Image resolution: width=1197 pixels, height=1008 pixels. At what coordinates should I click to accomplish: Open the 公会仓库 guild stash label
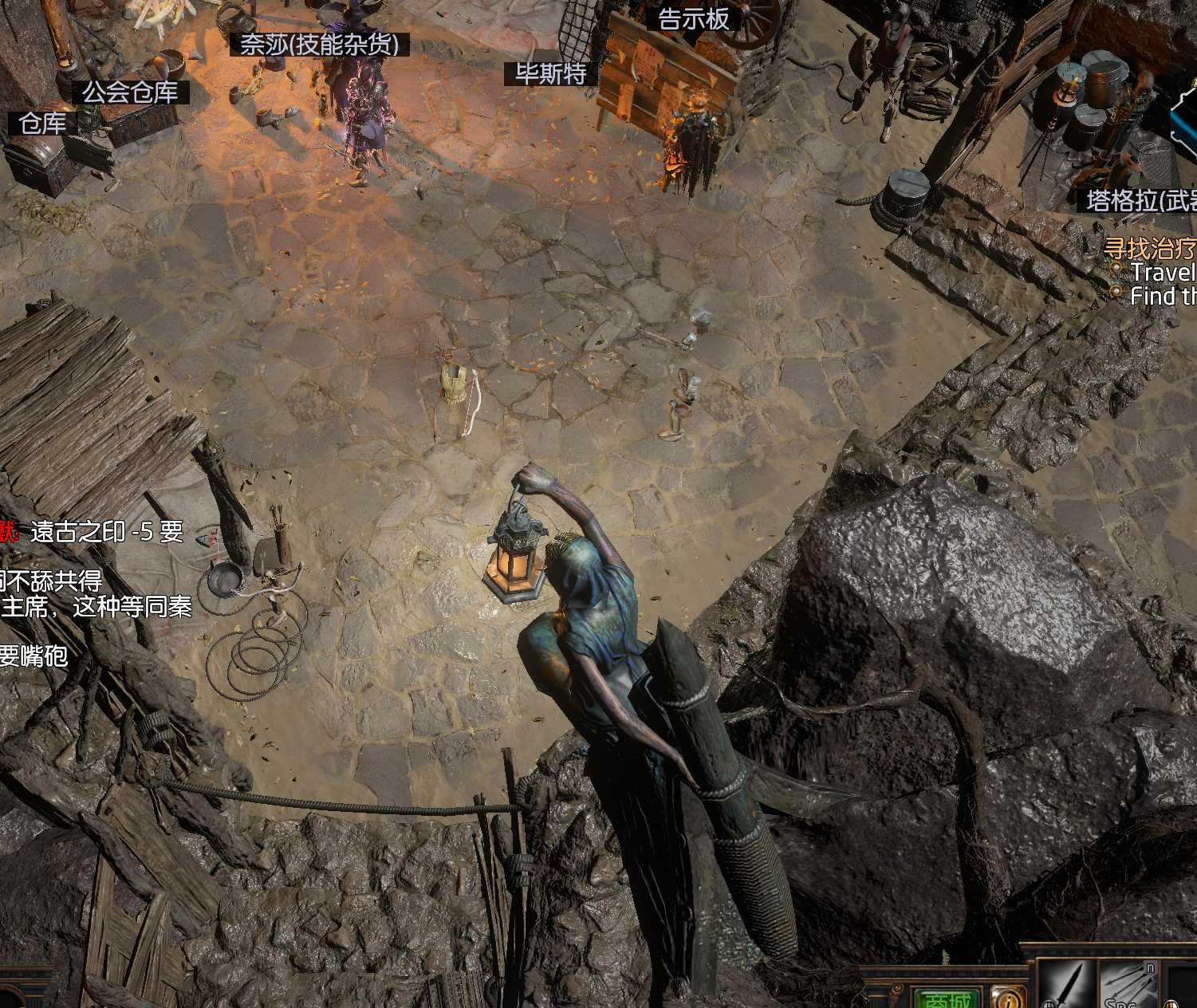pos(131,93)
